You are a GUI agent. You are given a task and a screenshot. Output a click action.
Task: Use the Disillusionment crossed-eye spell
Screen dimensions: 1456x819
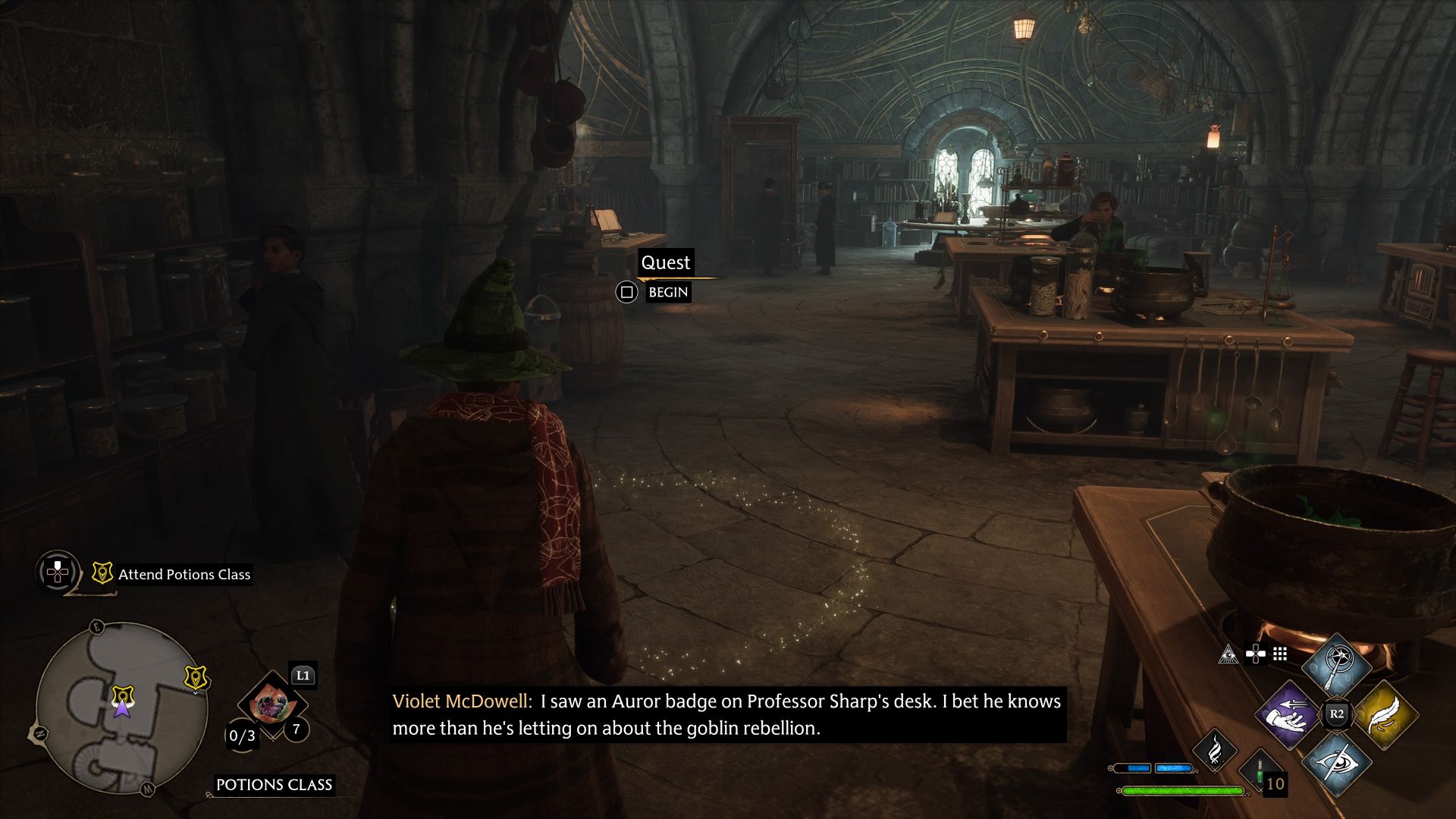(x=1337, y=762)
